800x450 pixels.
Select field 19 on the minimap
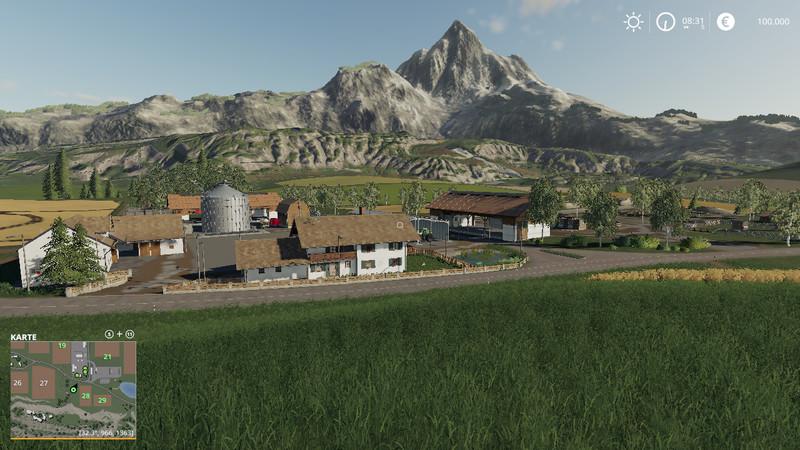pos(62,346)
